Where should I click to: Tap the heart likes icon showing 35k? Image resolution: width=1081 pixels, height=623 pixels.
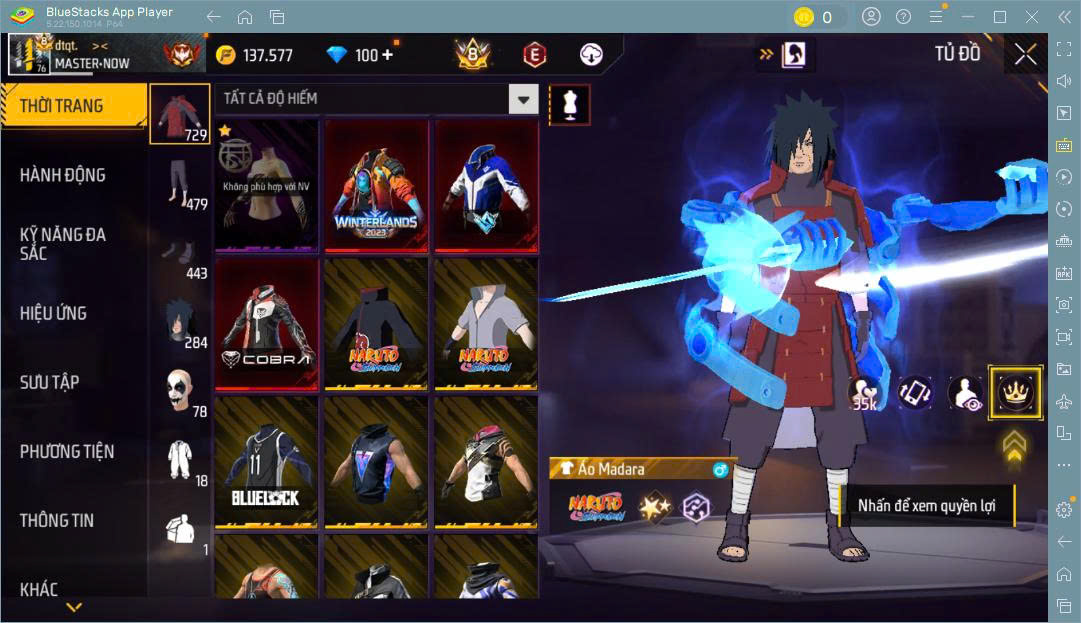tap(863, 393)
